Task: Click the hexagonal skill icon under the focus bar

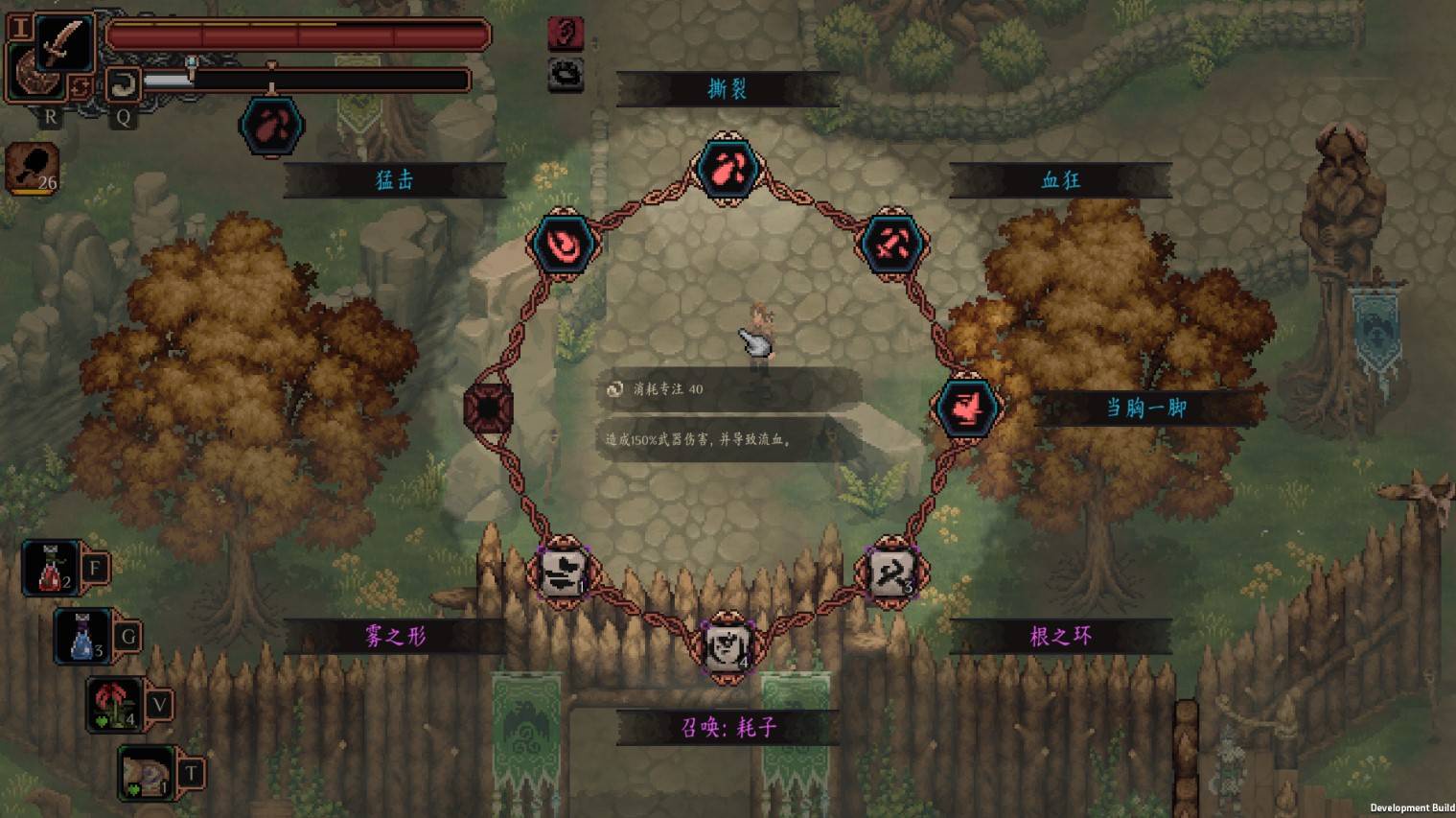Action: click(x=271, y=126)
